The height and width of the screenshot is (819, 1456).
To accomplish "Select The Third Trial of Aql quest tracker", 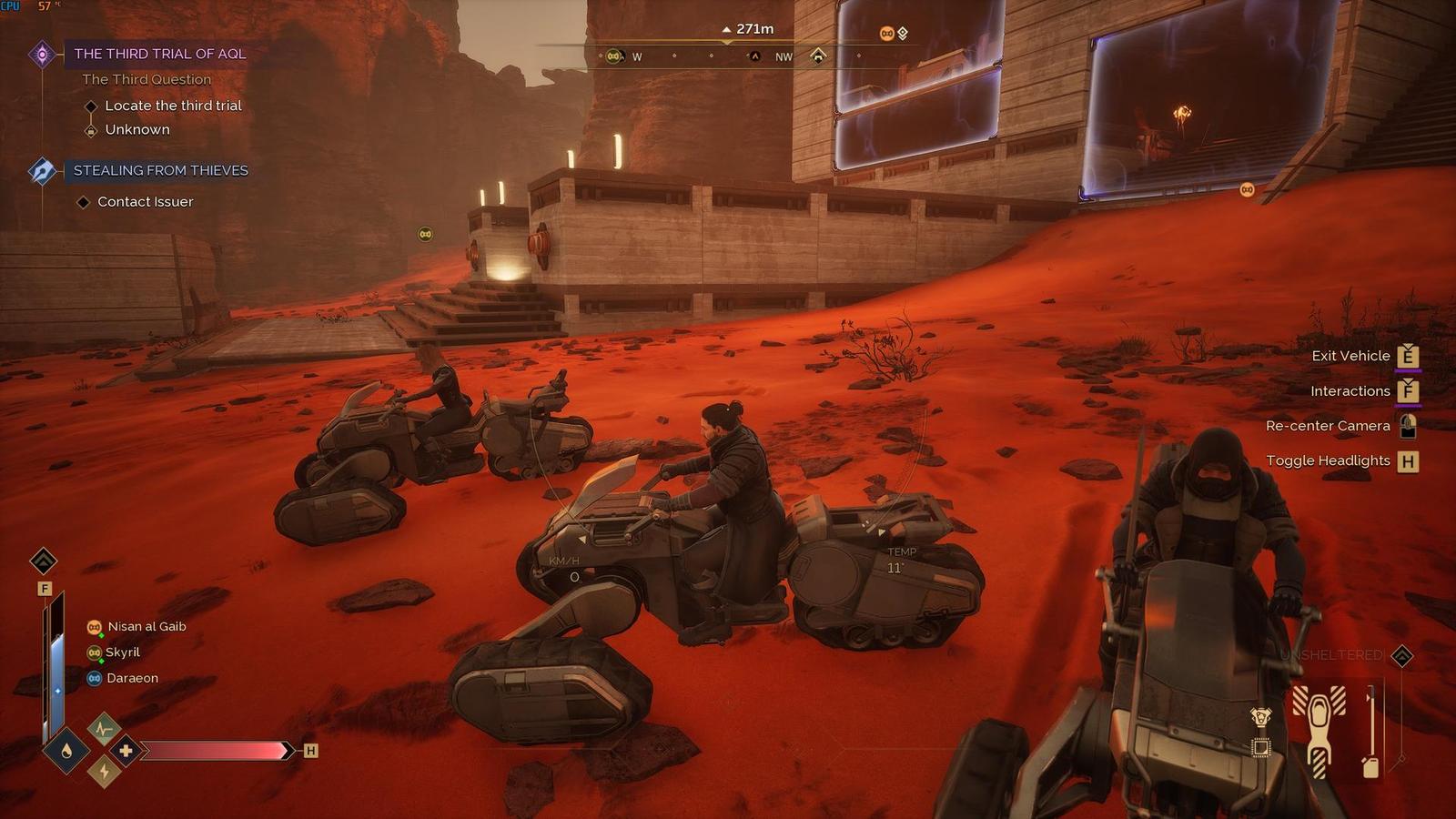I will point(159,54).
